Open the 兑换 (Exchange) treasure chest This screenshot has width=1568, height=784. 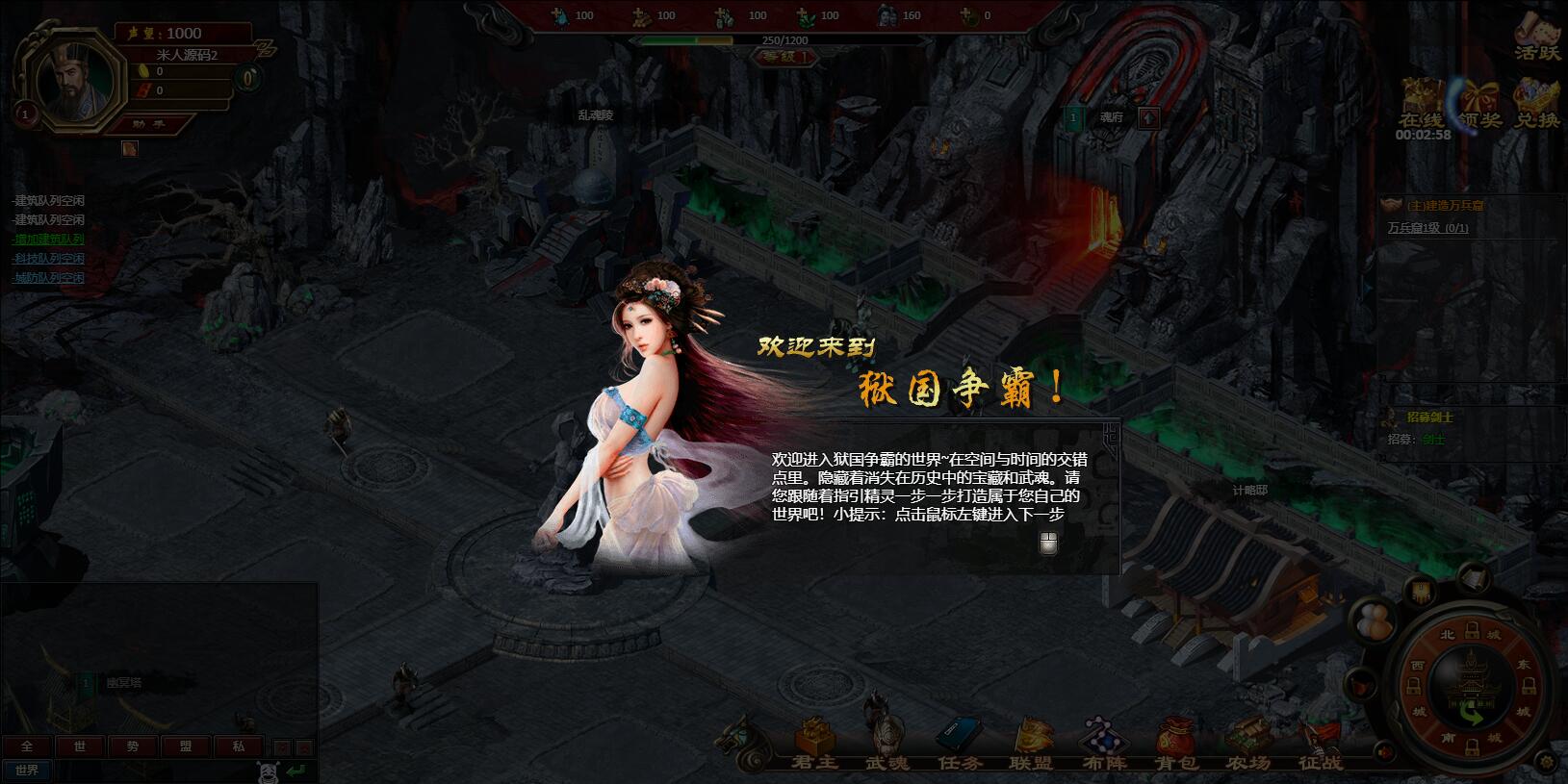point(1536,105)
